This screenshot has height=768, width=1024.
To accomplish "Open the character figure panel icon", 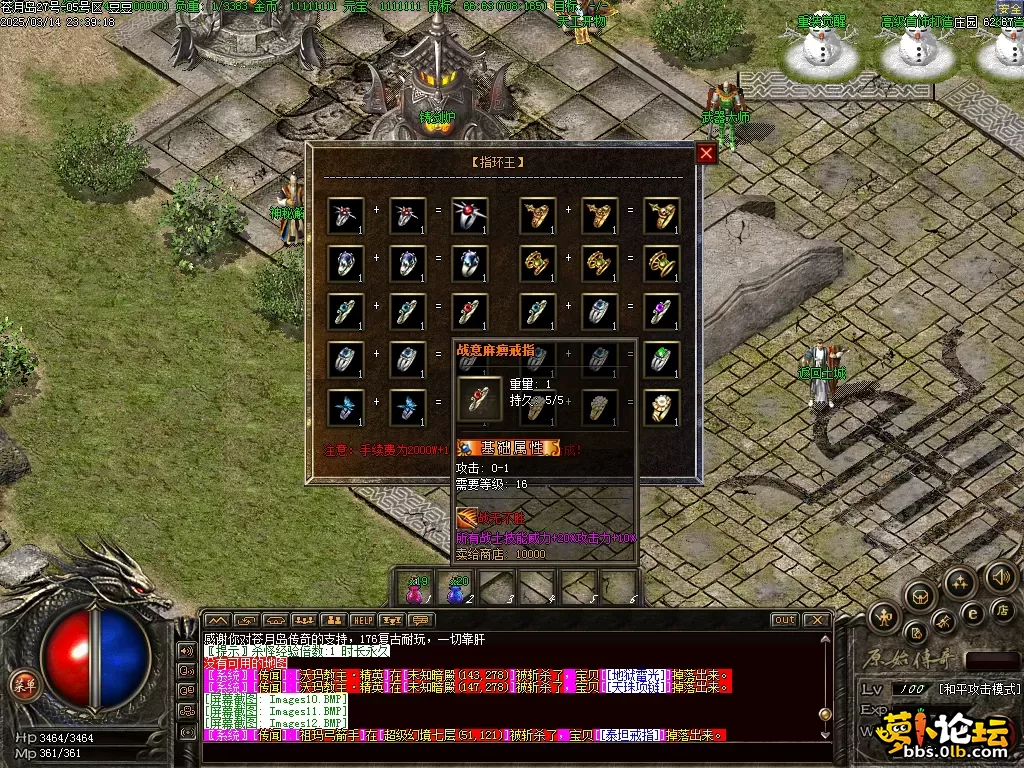I will click(x=882, y=617).
